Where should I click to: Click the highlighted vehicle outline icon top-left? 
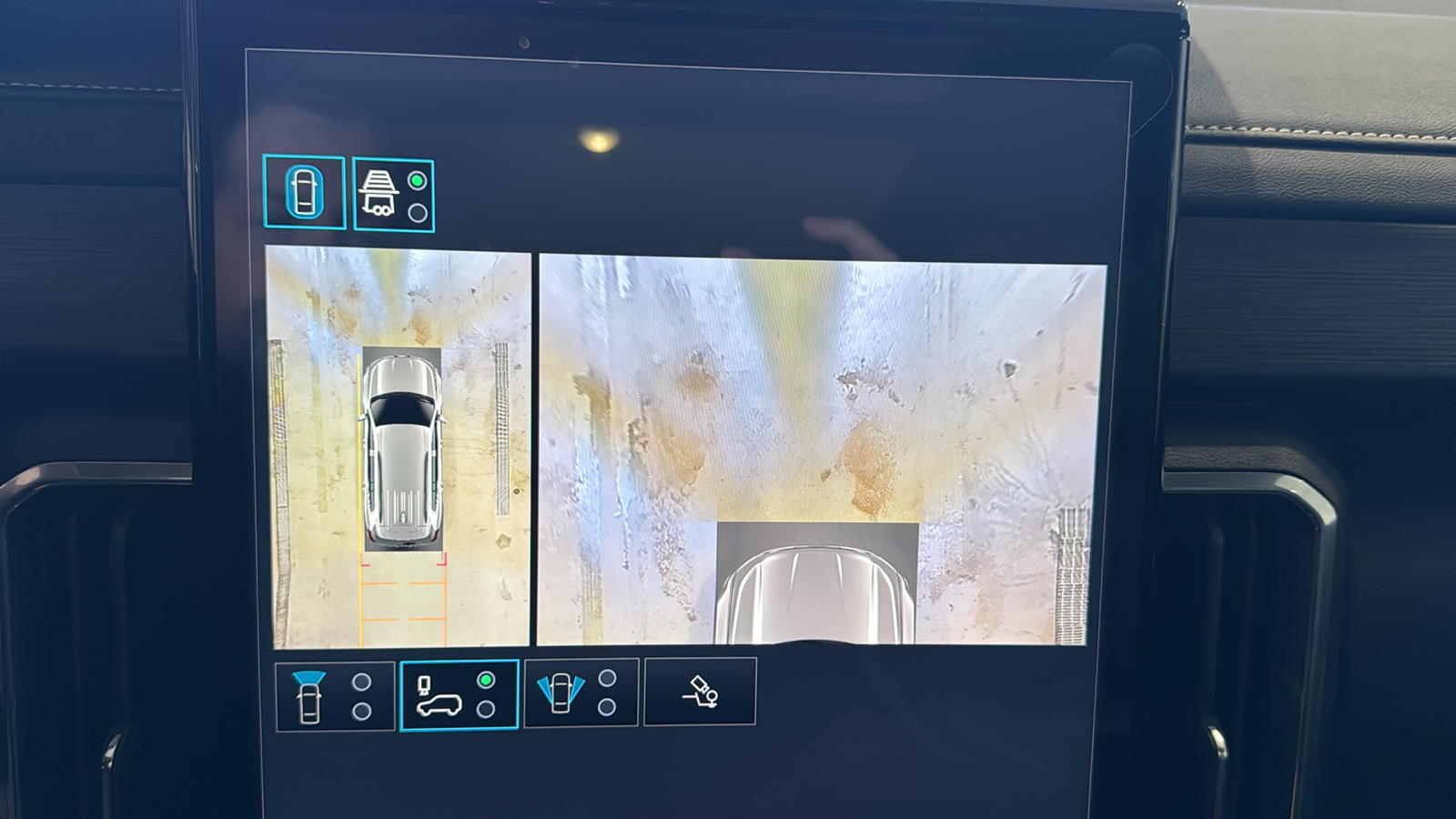pyautogui.click(x=307, y=188)
